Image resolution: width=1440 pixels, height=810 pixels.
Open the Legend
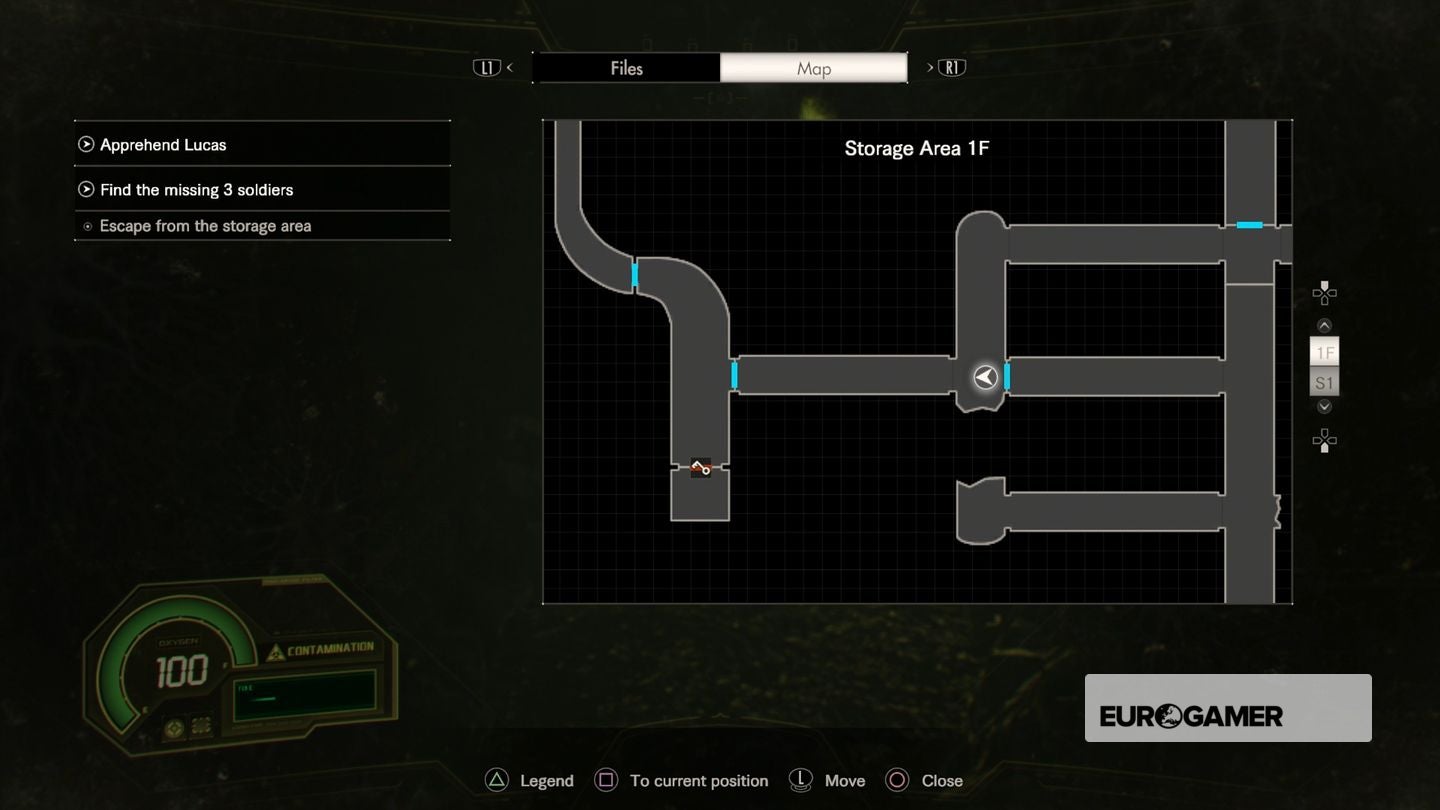546,781
